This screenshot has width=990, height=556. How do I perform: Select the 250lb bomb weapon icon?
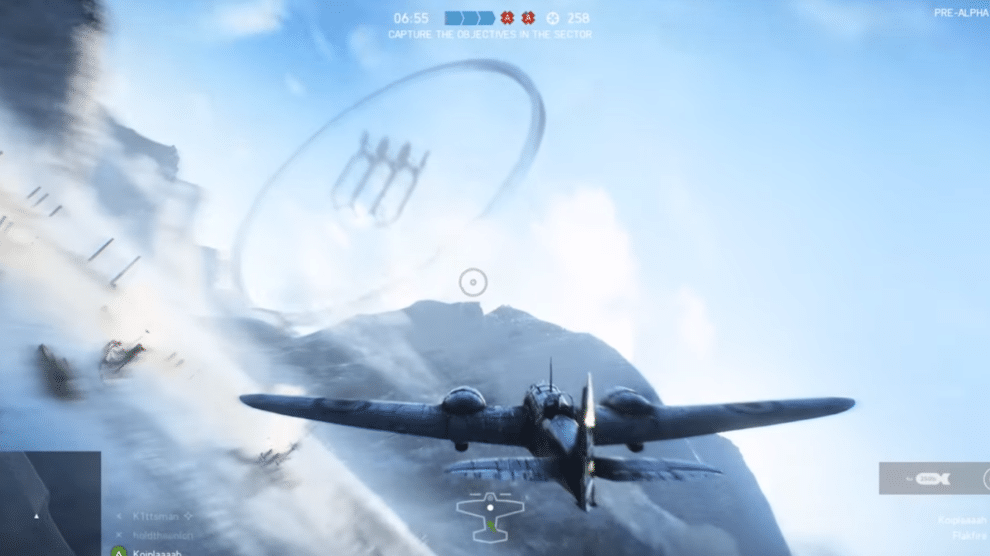tap(932, 478)
